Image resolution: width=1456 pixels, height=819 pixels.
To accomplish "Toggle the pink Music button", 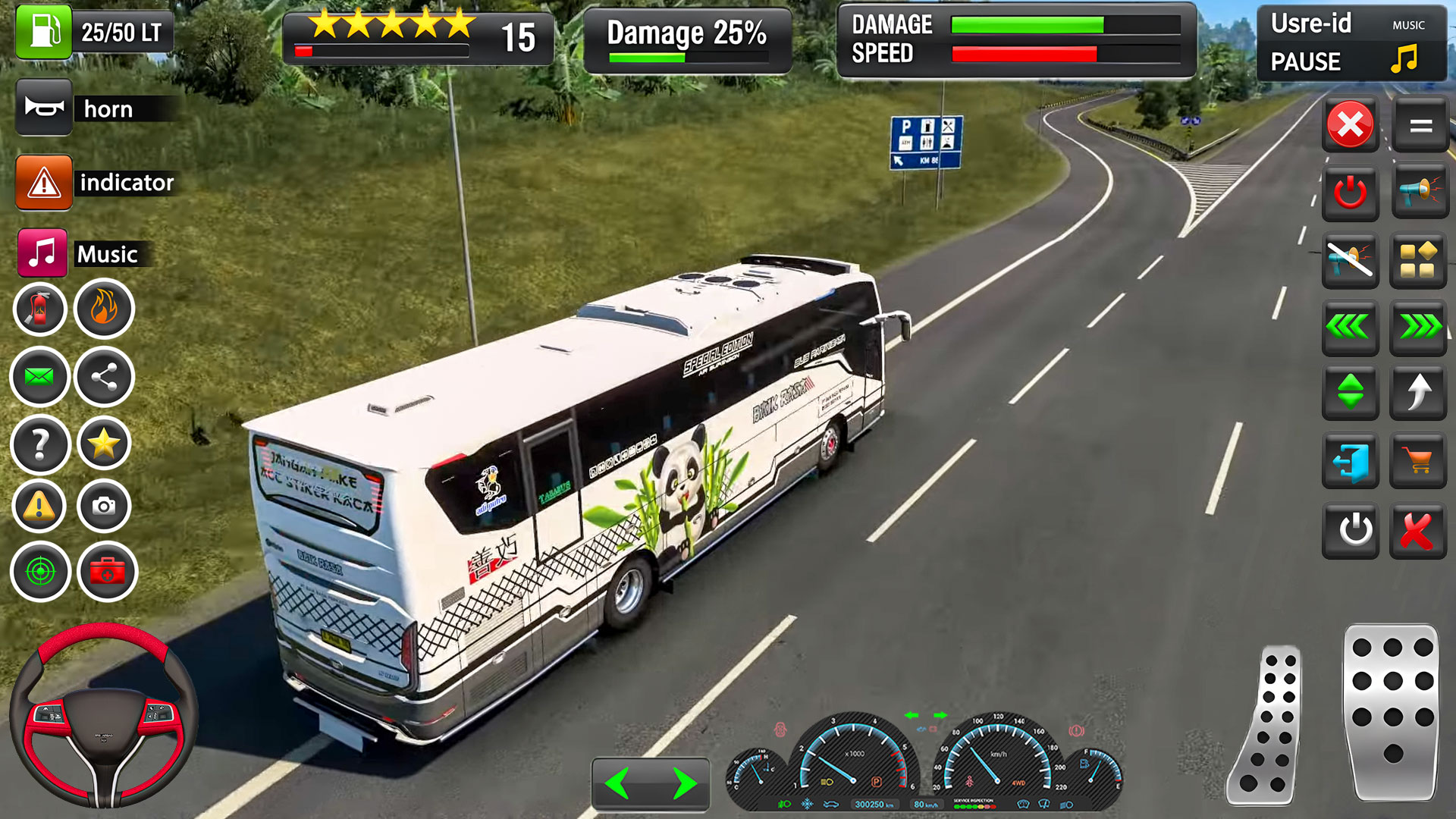I will pyautogui.click(x=42, y=253).
